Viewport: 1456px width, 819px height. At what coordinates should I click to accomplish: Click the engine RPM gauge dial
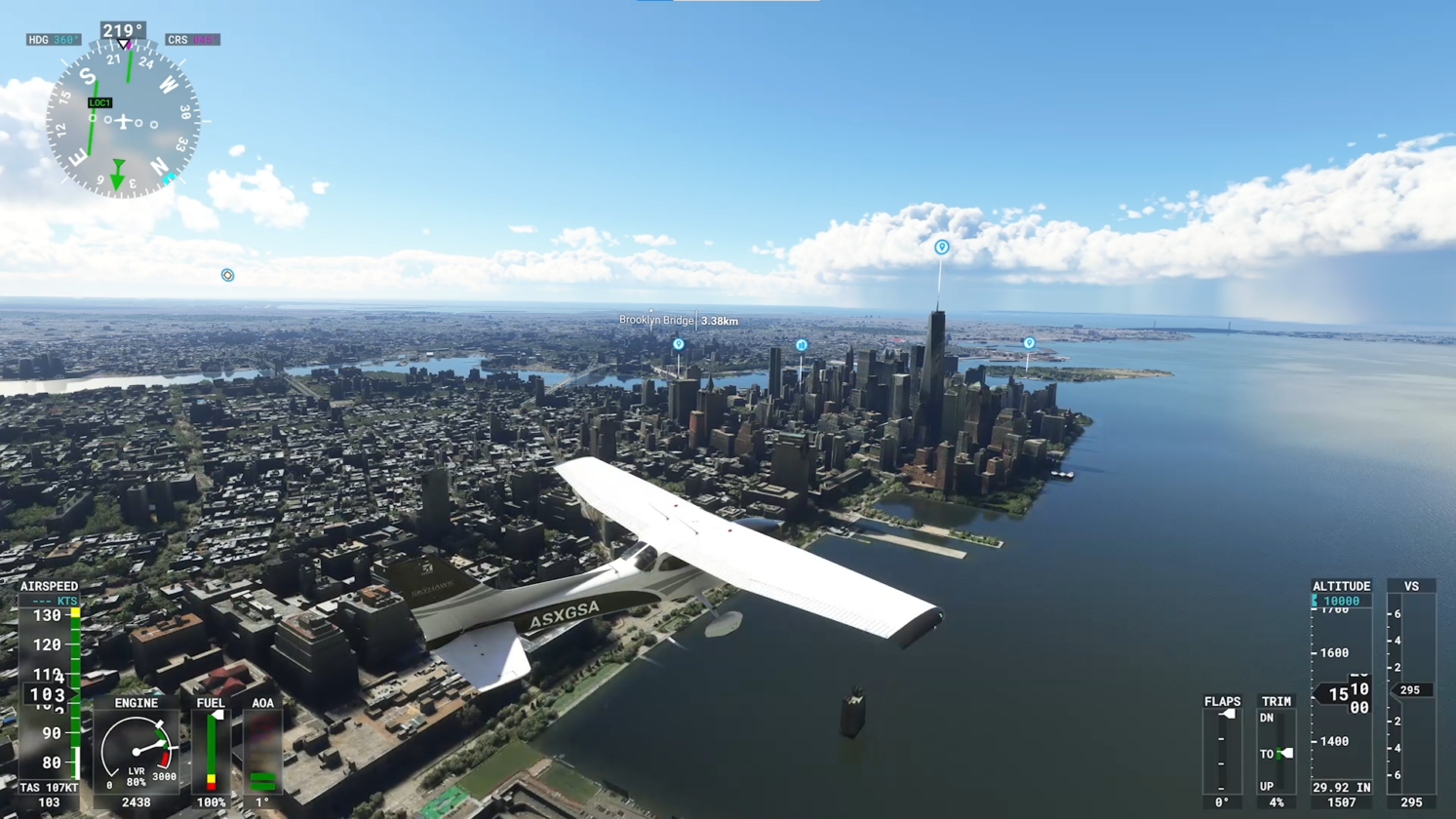(137, 749)
